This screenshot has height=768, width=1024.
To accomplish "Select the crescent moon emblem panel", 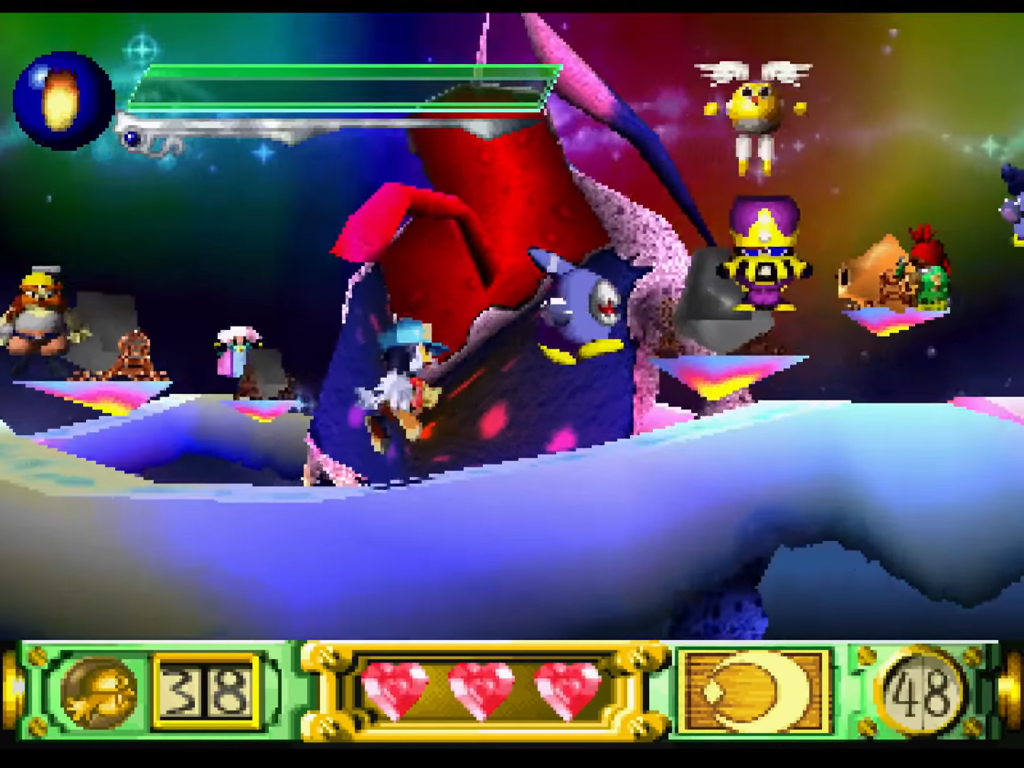I will (x=755, y=691).
